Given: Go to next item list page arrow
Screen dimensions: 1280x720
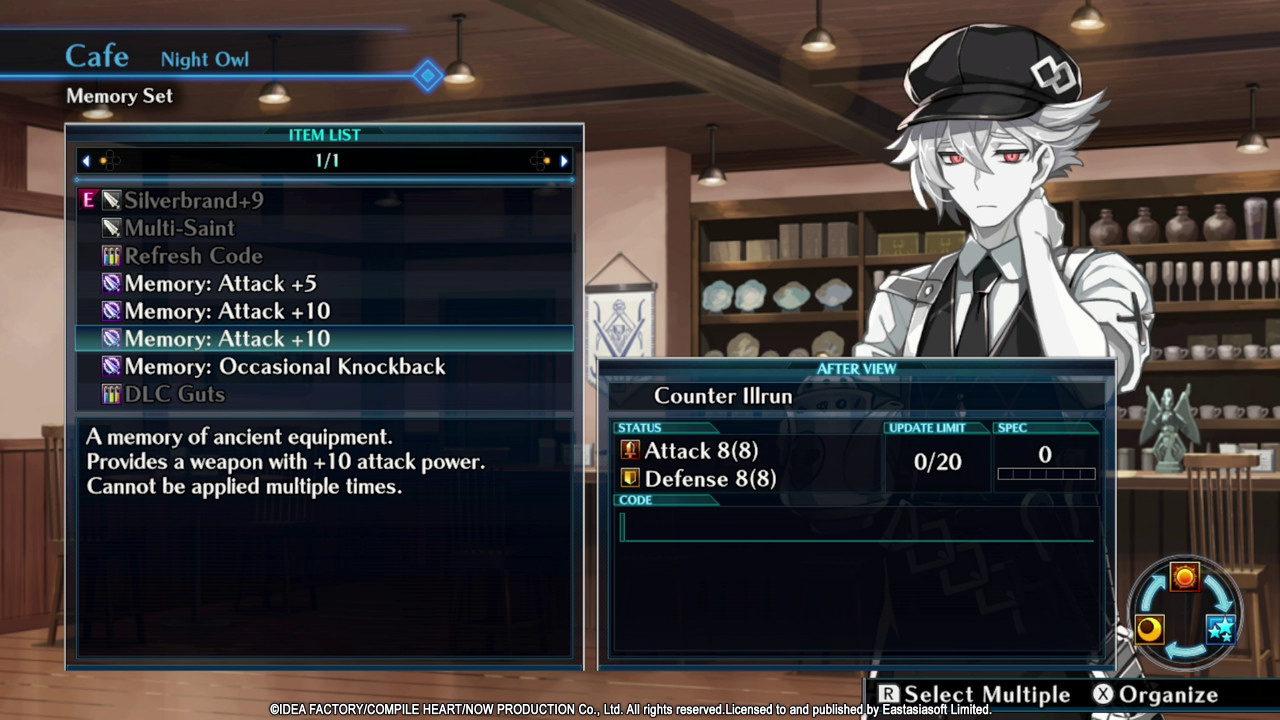Looking at the screenshot, I should (564, 161).
